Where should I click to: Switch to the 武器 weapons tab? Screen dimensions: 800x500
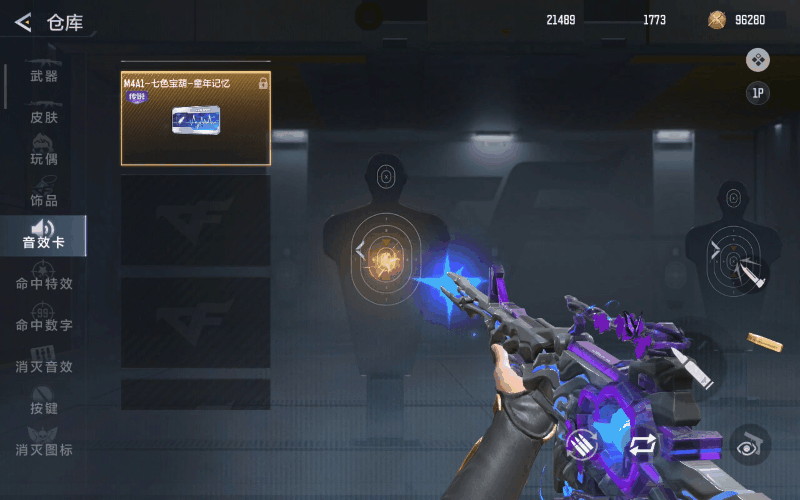(x=44, y=77)
